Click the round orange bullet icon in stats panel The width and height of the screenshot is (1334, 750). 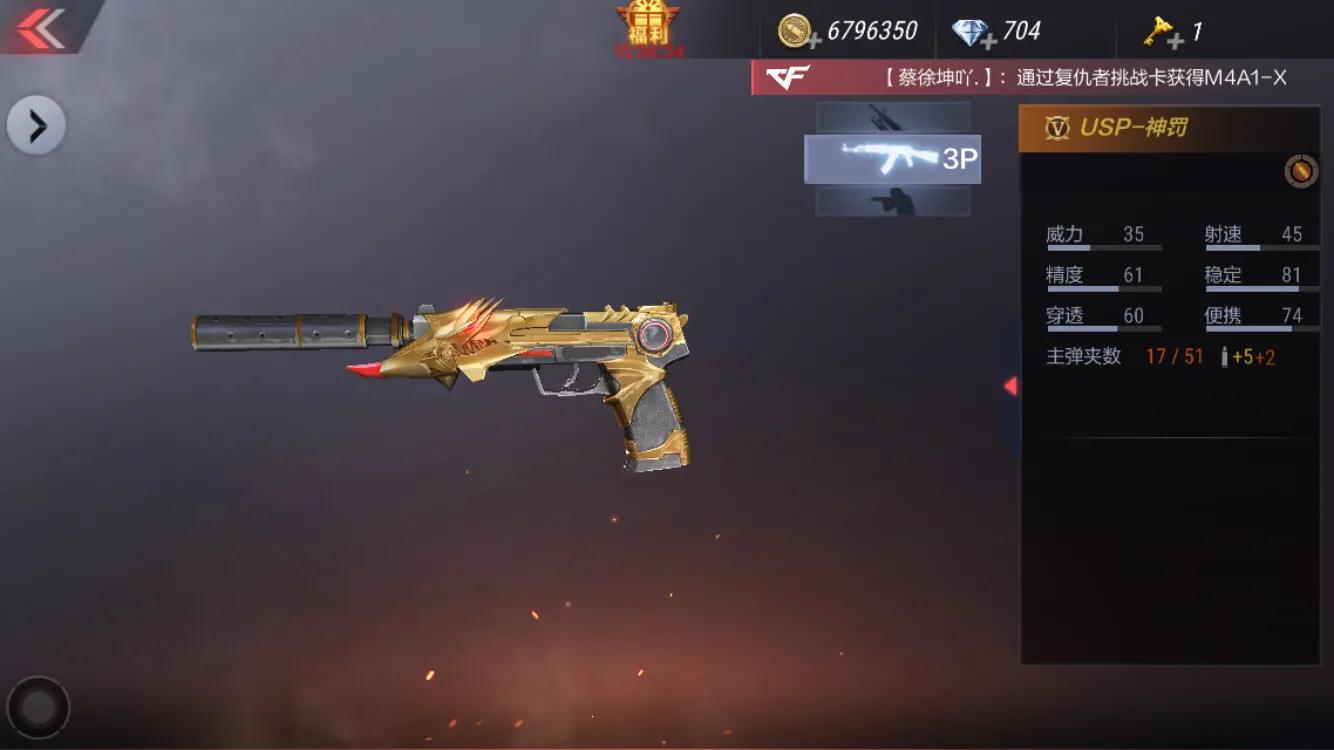tap(1300, 171)
